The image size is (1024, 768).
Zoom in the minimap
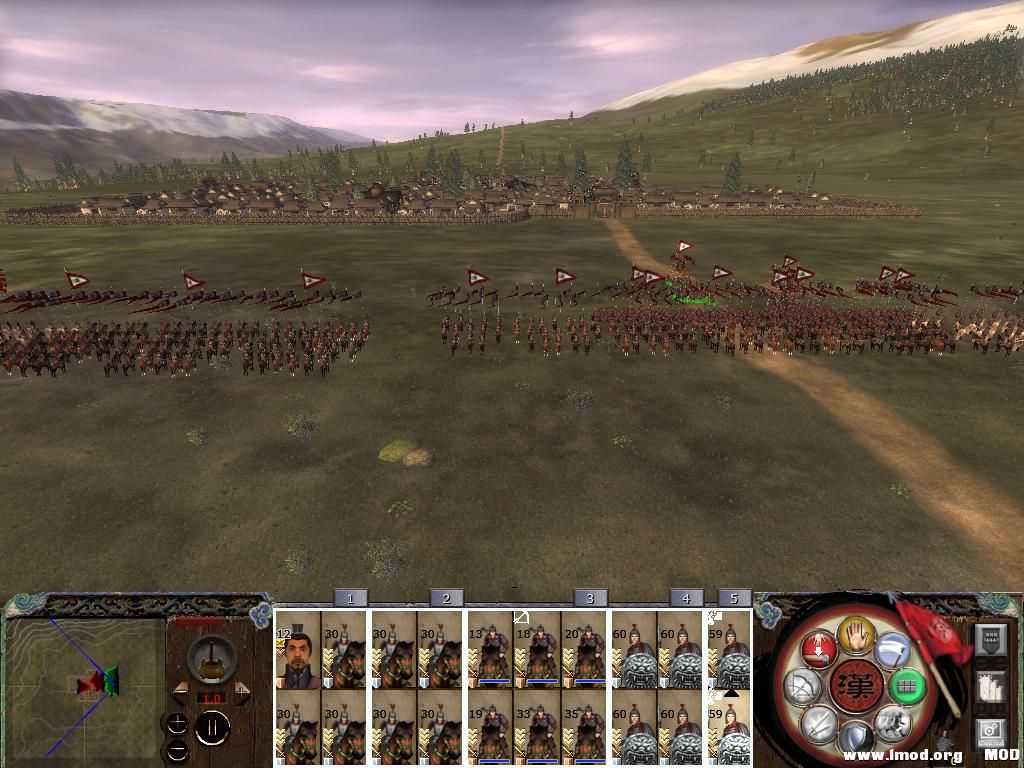click(177, 723)
